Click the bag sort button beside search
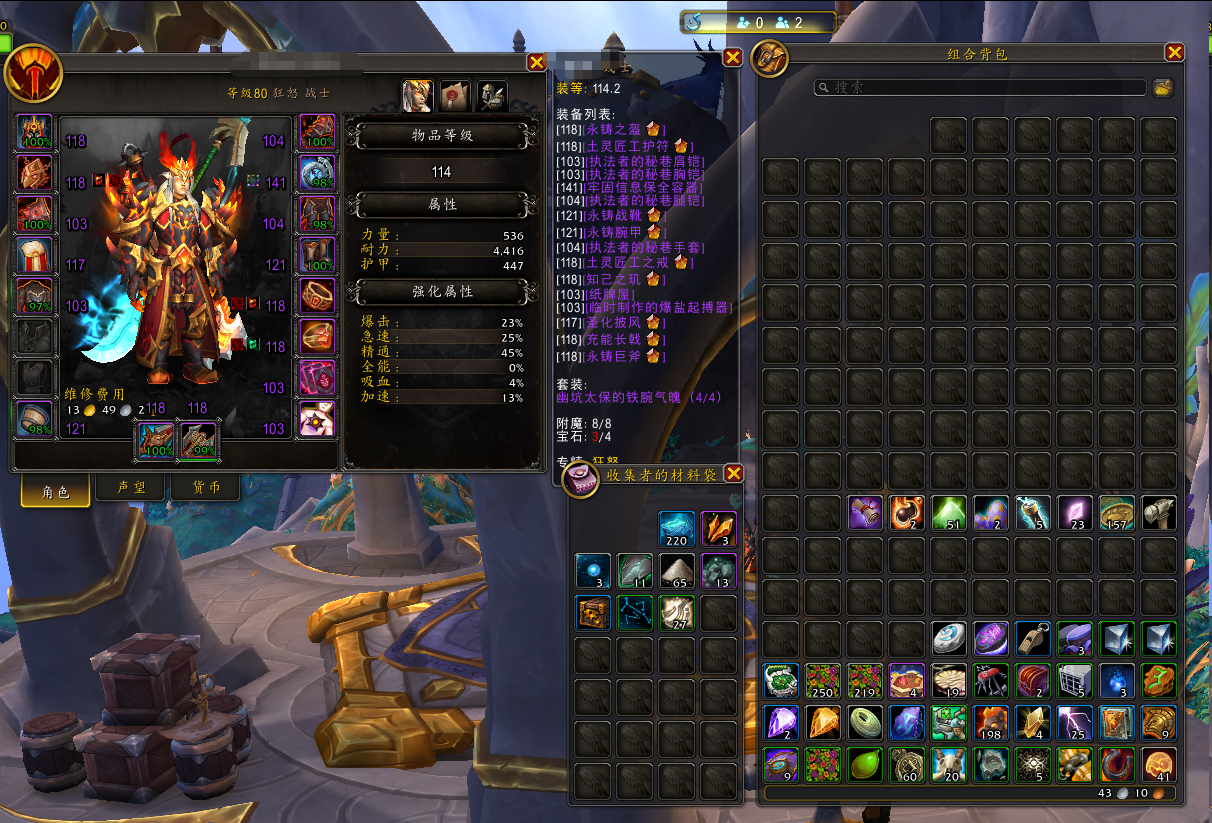Screen dimensions: 1212x823 [x=1162, y=88]
